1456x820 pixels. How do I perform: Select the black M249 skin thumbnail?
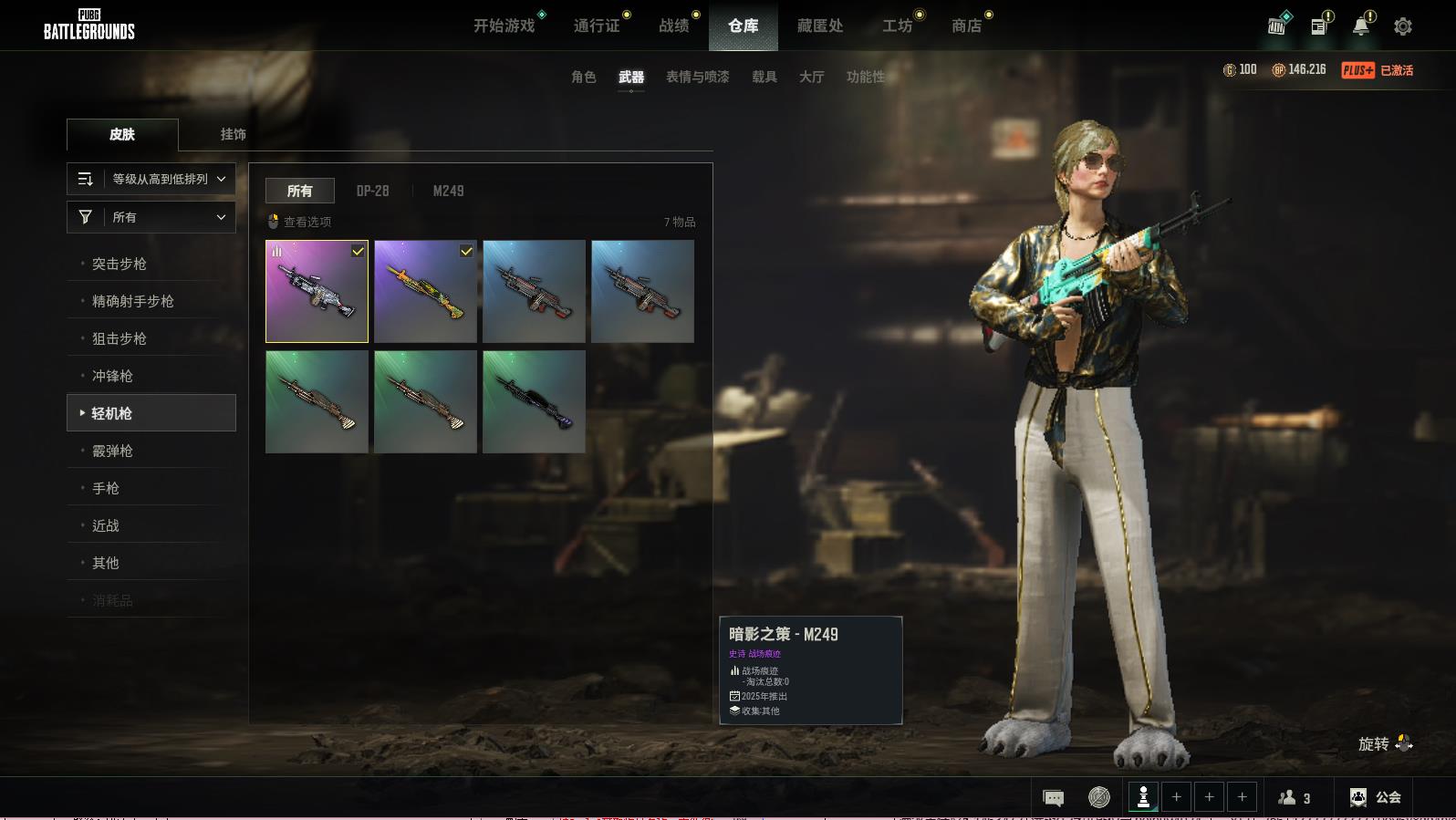[x=534, y=401]
